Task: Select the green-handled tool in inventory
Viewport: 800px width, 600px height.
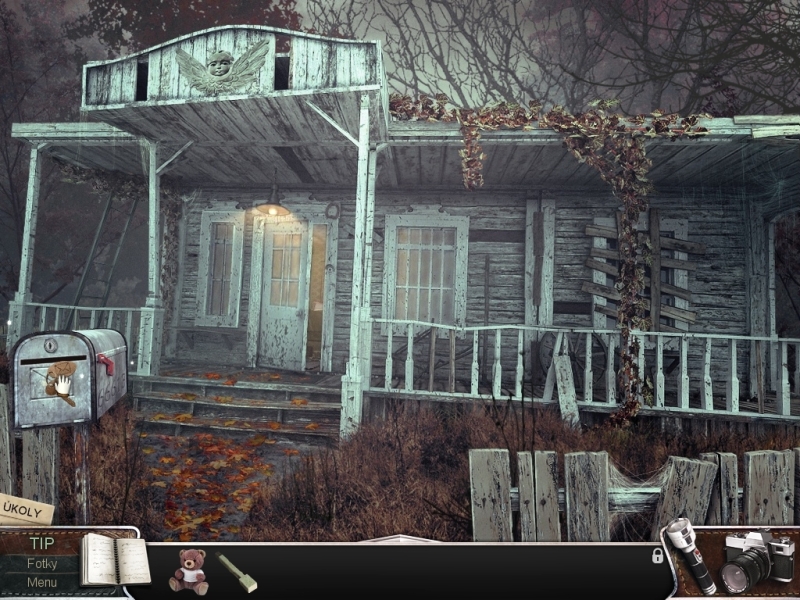Action: click(237, 572)
